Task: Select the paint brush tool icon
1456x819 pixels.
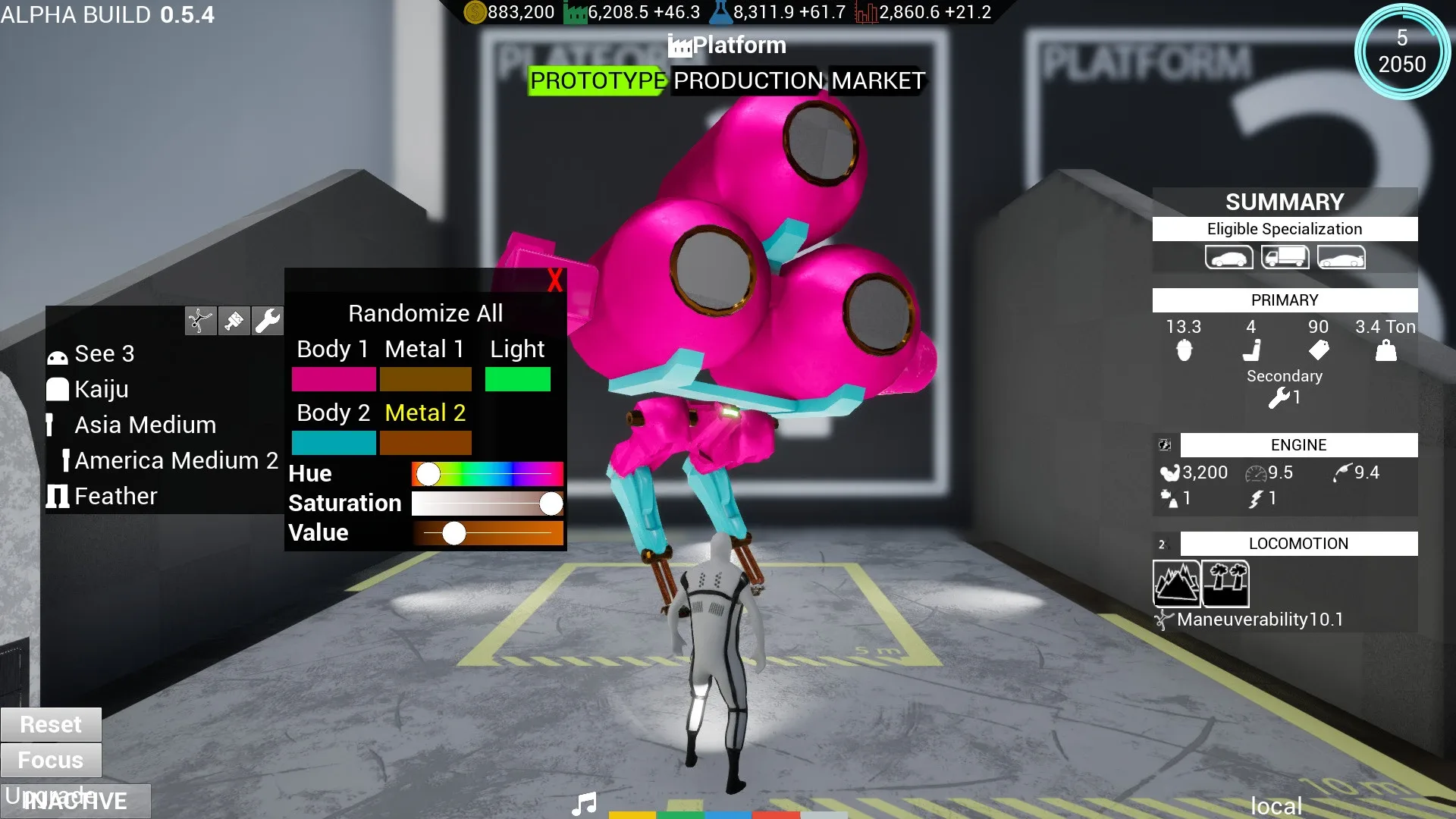Action: pyautogui.click(x=234, y=320)
